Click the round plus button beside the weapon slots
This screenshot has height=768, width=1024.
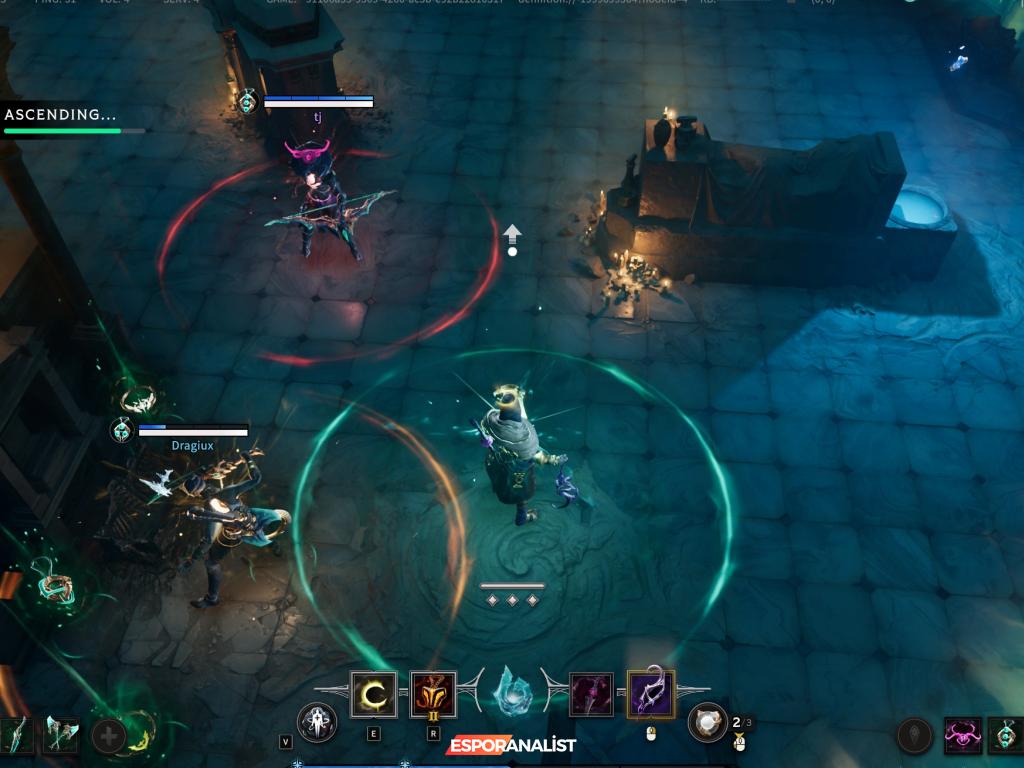(108, 737)
